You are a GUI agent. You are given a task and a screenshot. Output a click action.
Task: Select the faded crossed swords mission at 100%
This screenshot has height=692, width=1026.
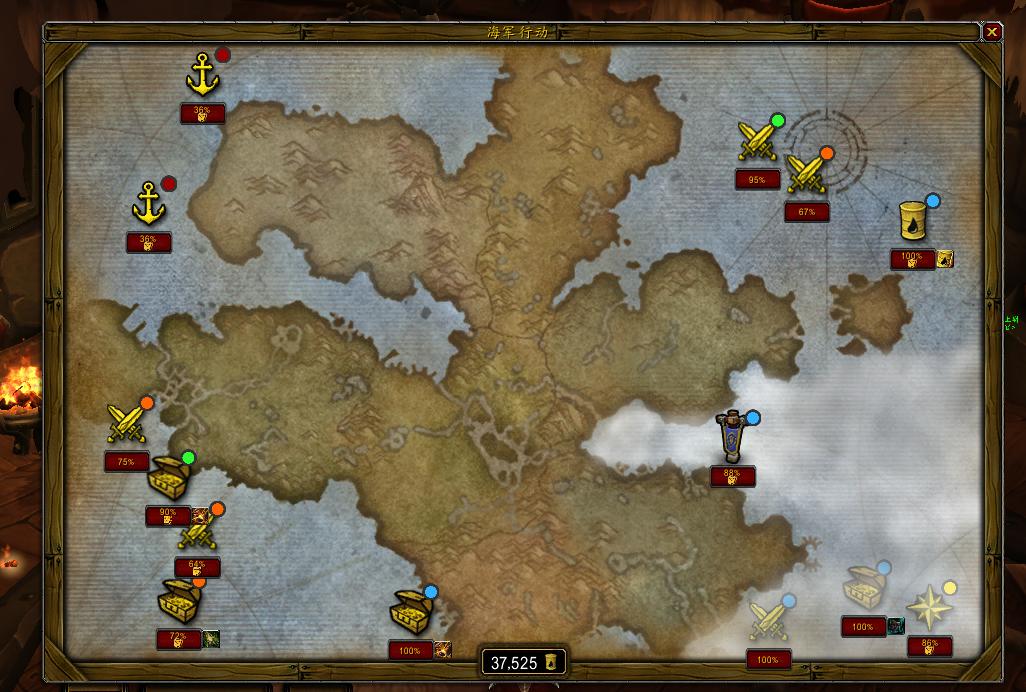pyautogui.click(x=768, y=620)
